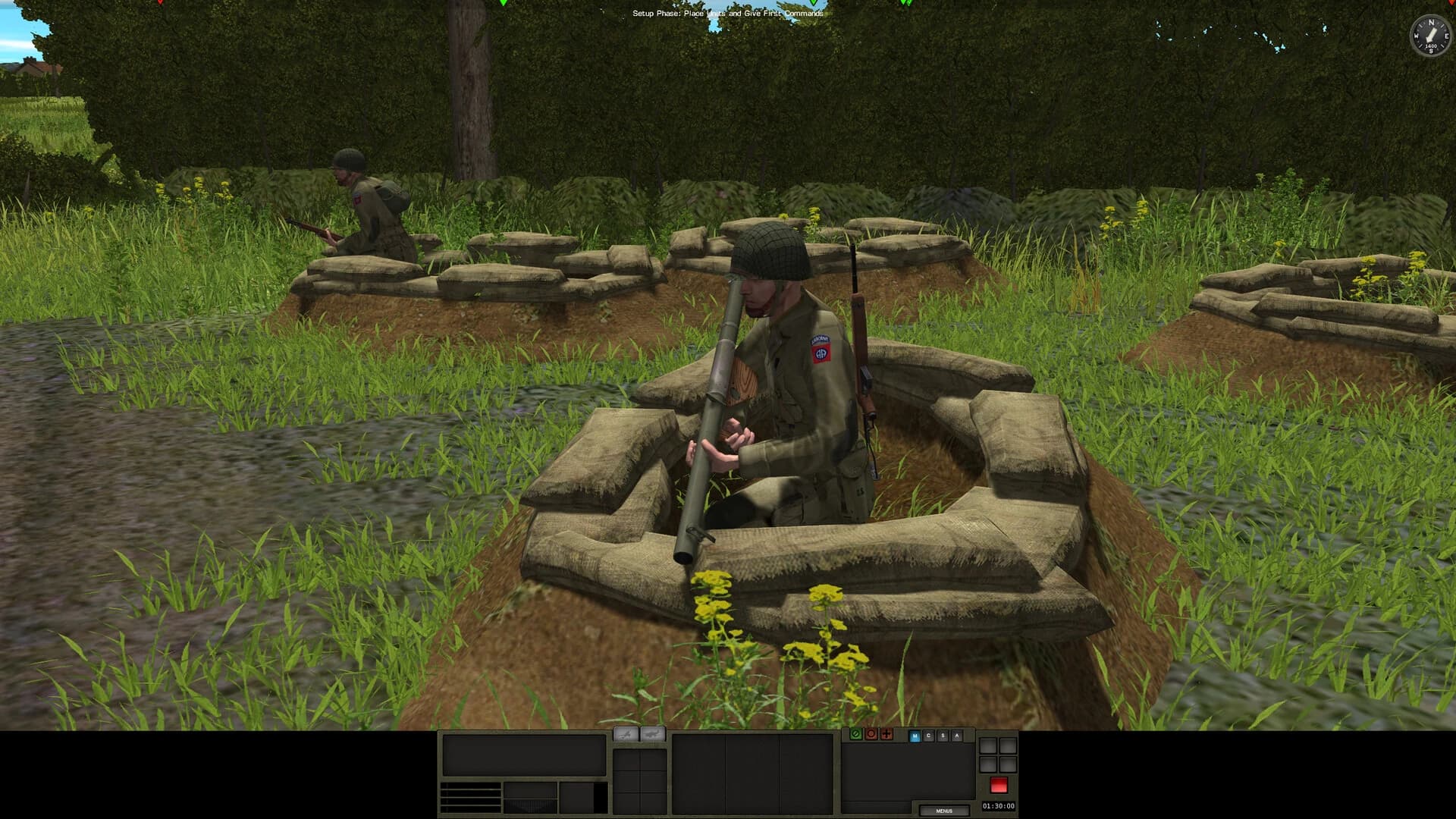
Task: Toggle the Special (S) command group
Action: (943, 735)
